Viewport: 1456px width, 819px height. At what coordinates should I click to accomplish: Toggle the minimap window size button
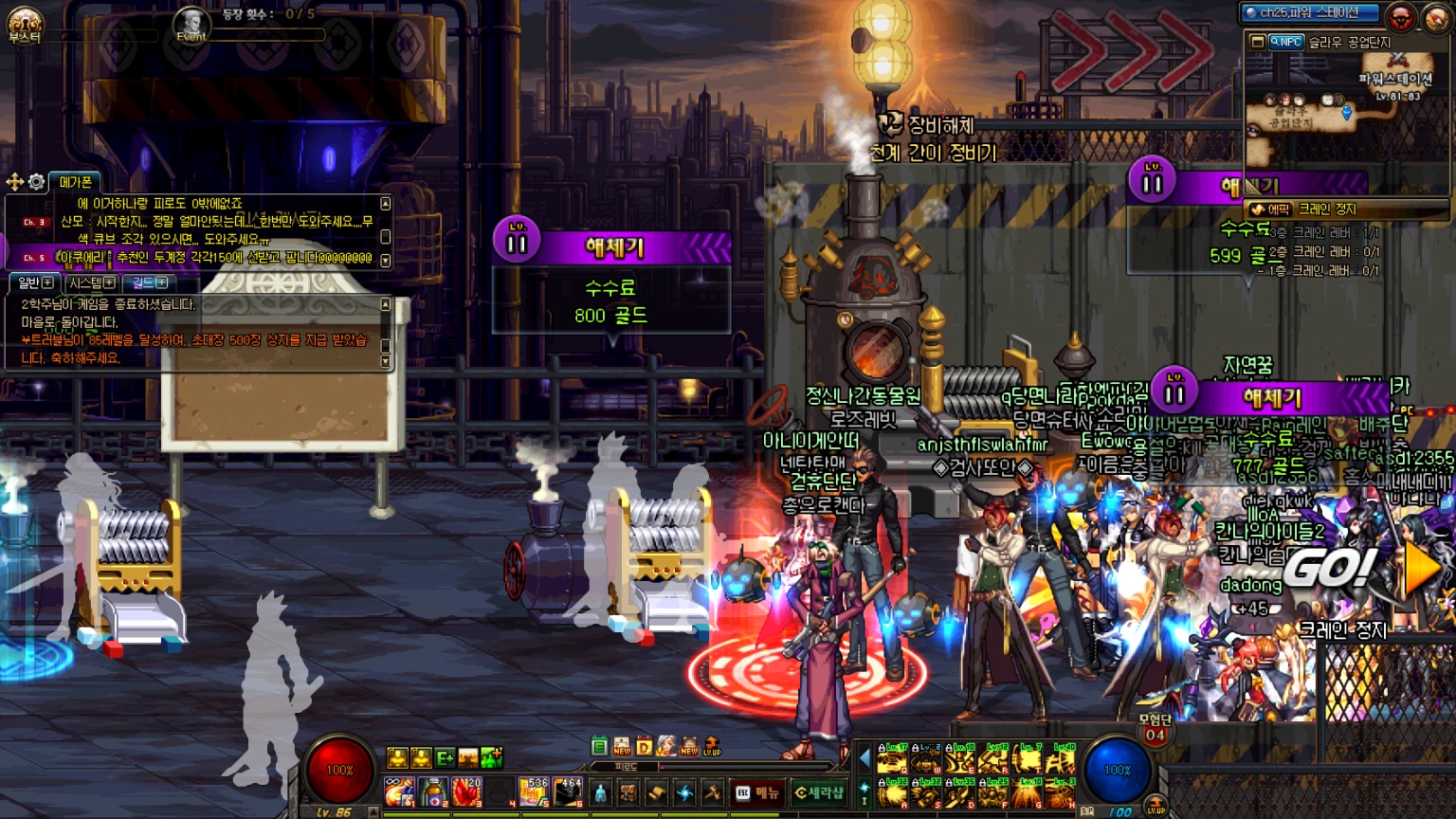(1258, 42)
